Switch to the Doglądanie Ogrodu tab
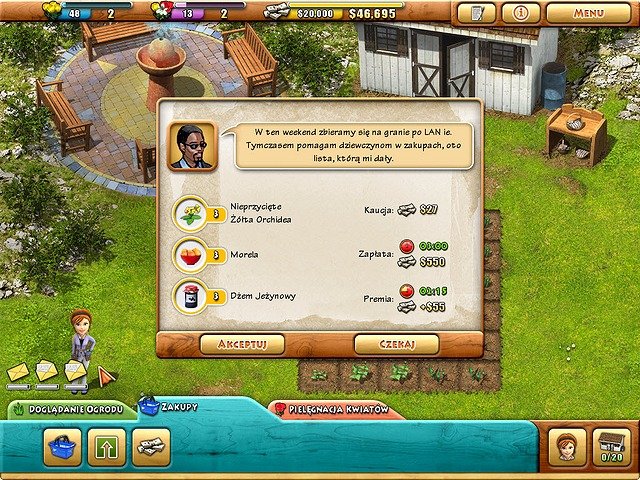Viewport: 640px width, 480px height. (70, 411)
